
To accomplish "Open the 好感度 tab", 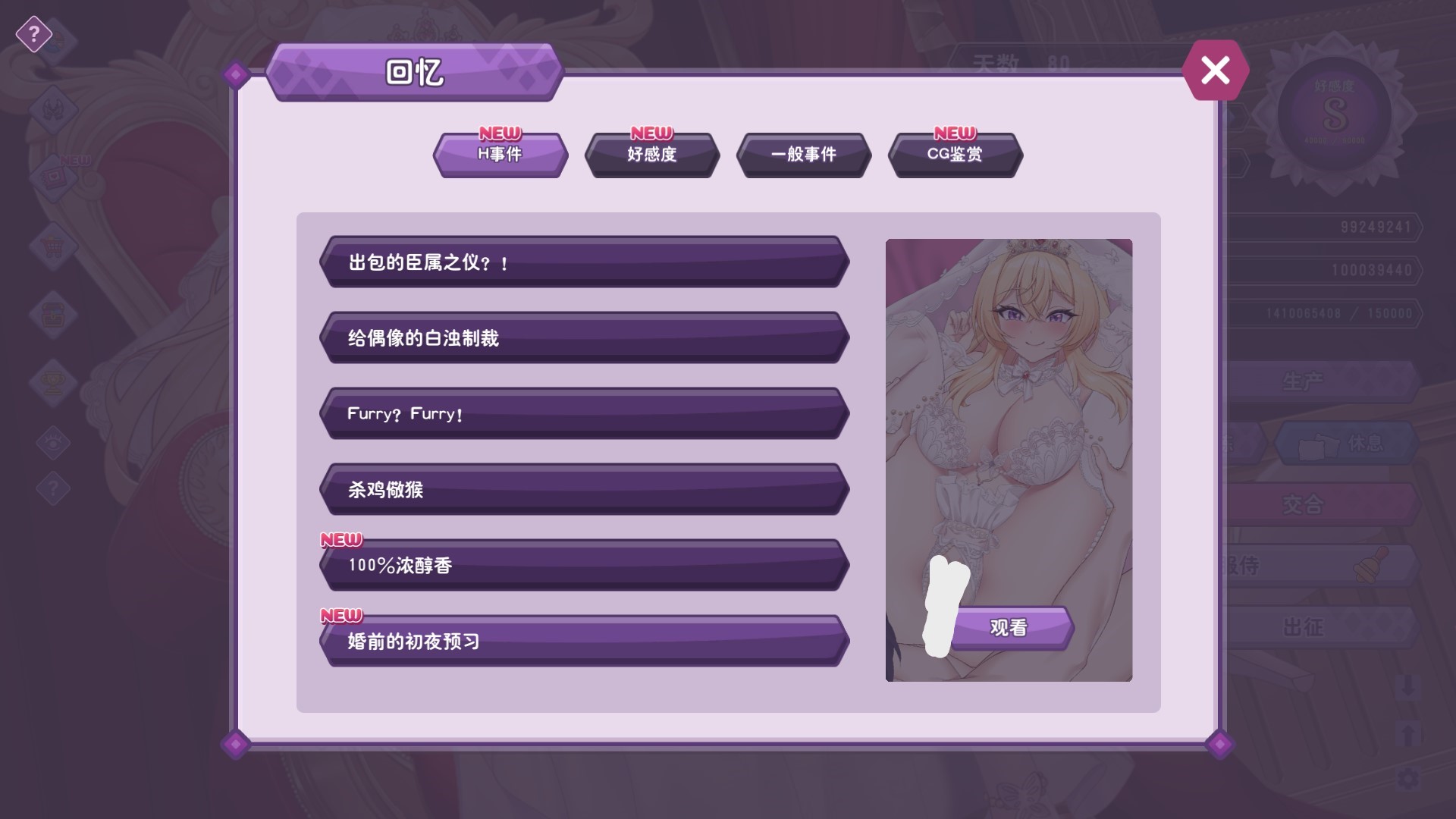I will (x=651, y=156).
